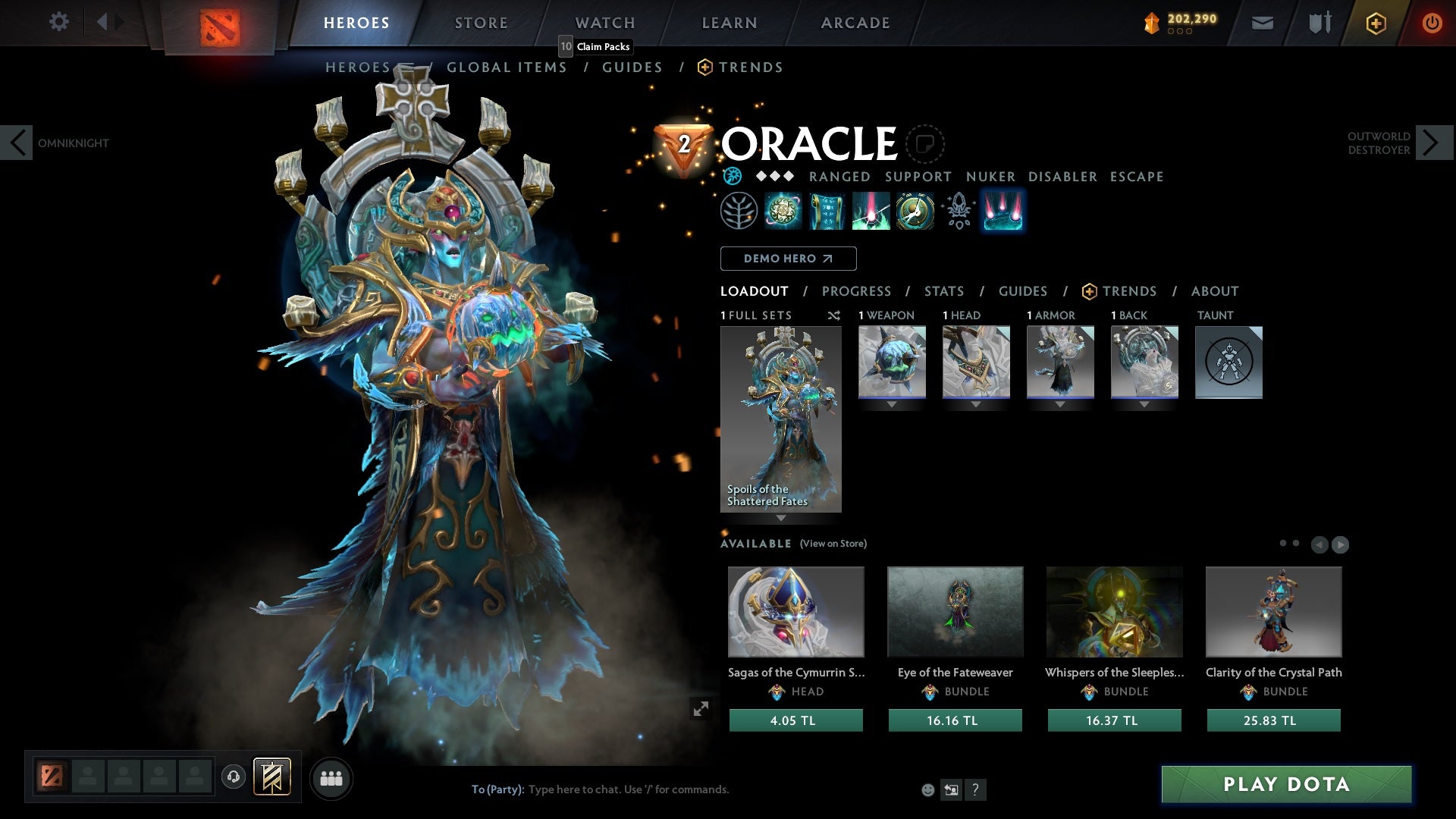Screen dimensions: 1456x819
Task: Select the Fortune's End ability icon
Action: pyautogui.click(x=783, y=210)
